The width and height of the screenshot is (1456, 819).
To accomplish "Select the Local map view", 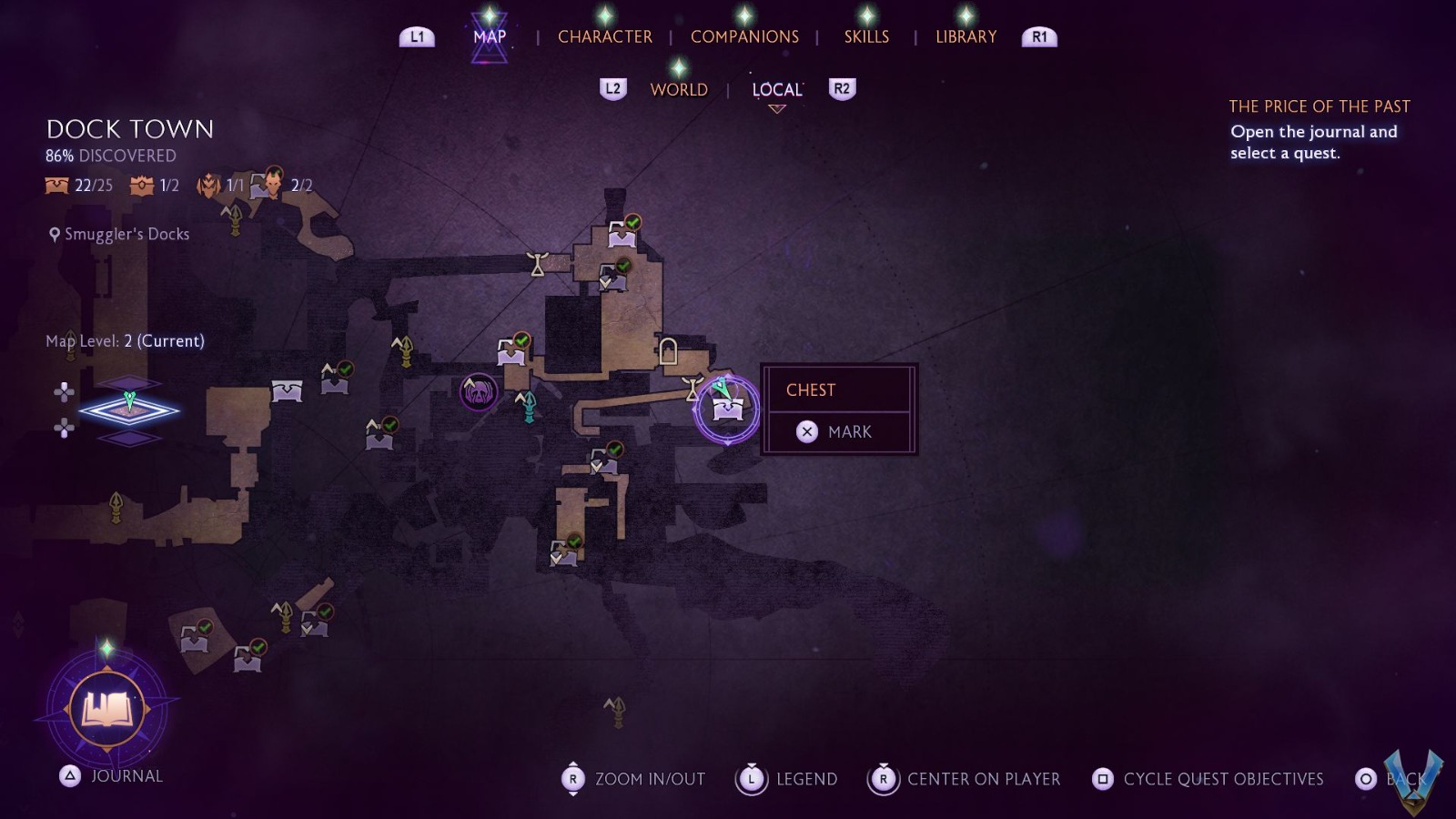I will (x=777, y=89).
